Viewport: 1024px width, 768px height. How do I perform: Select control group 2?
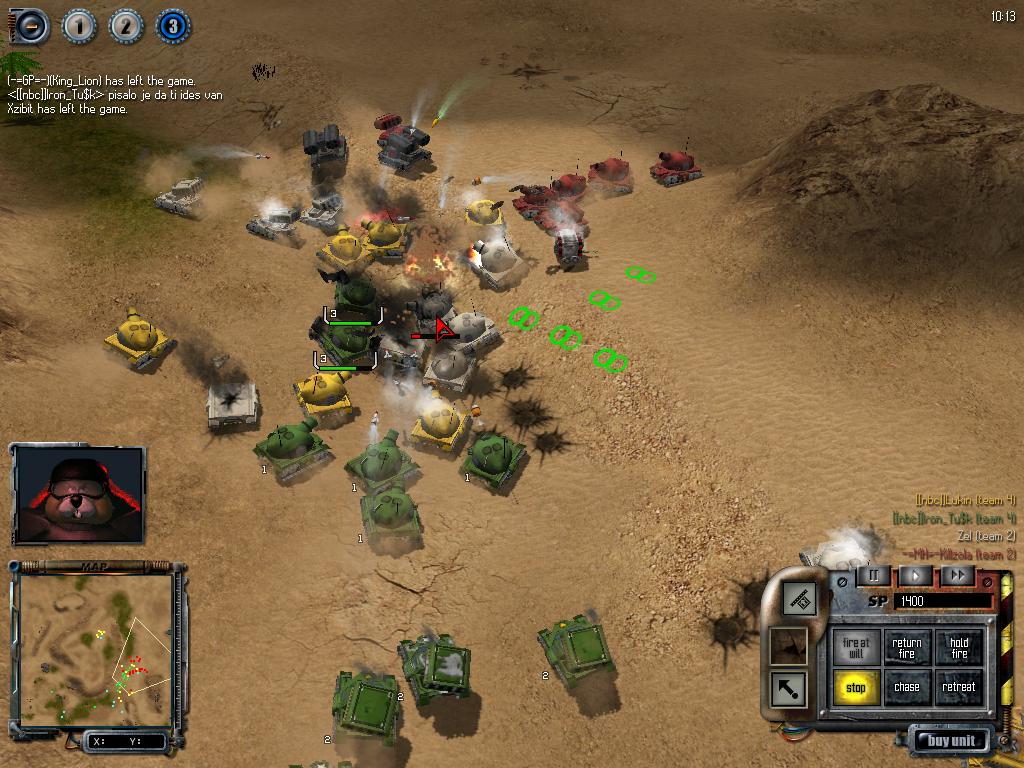[126, 26]
